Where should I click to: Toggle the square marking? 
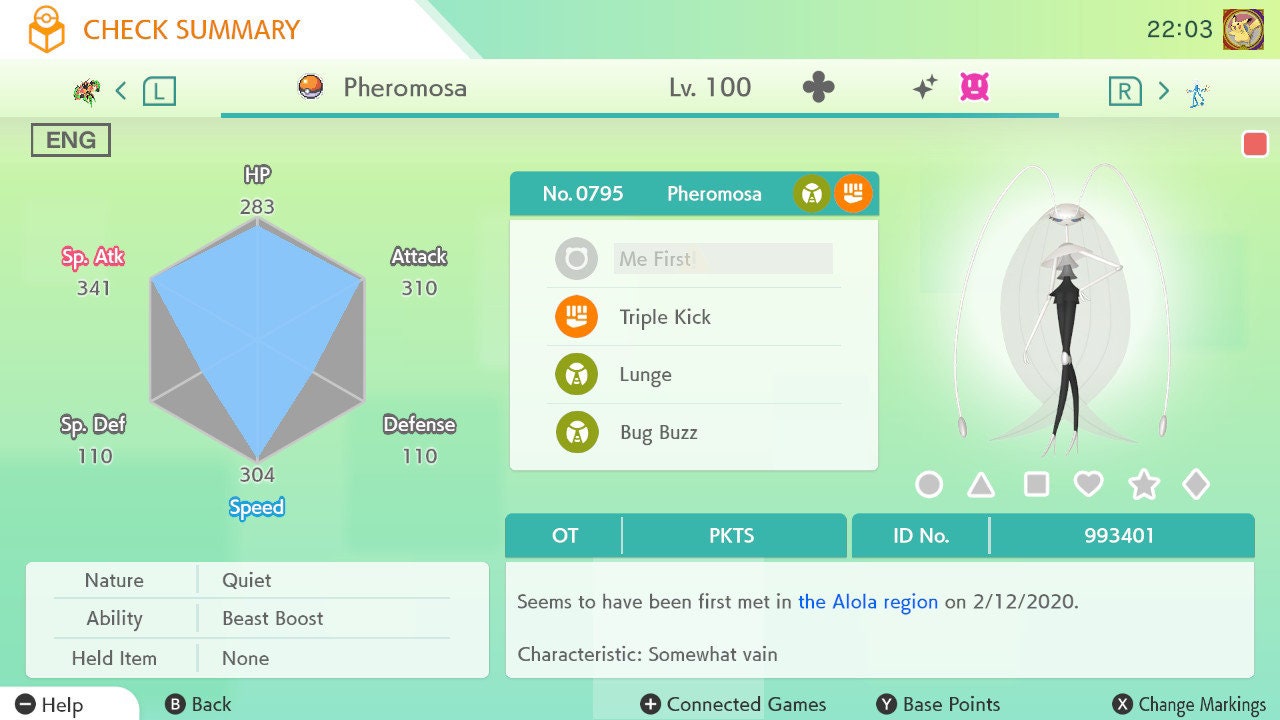click(1036, 485)
